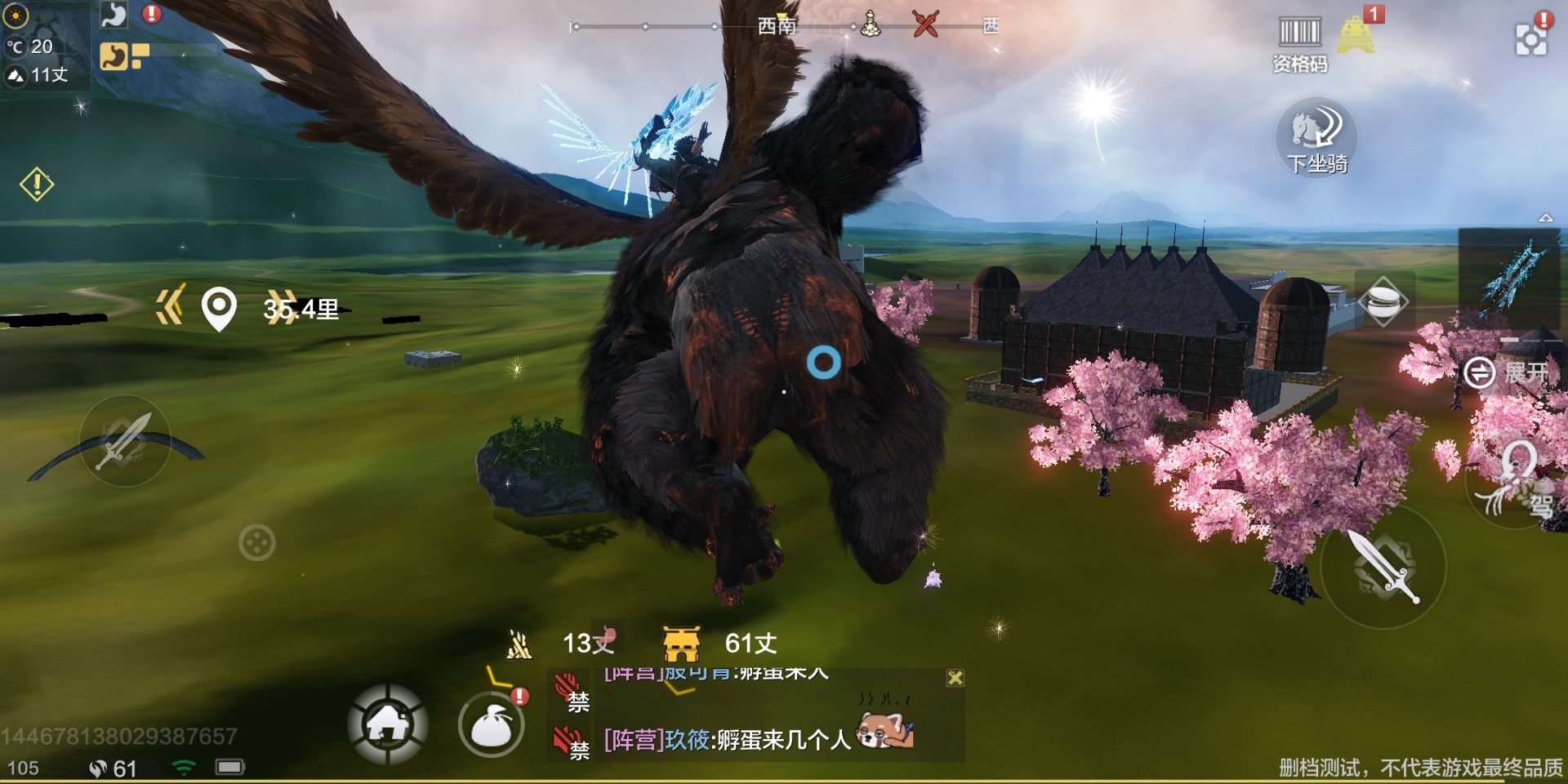Tap the small round four-dot button

(256, 542)
